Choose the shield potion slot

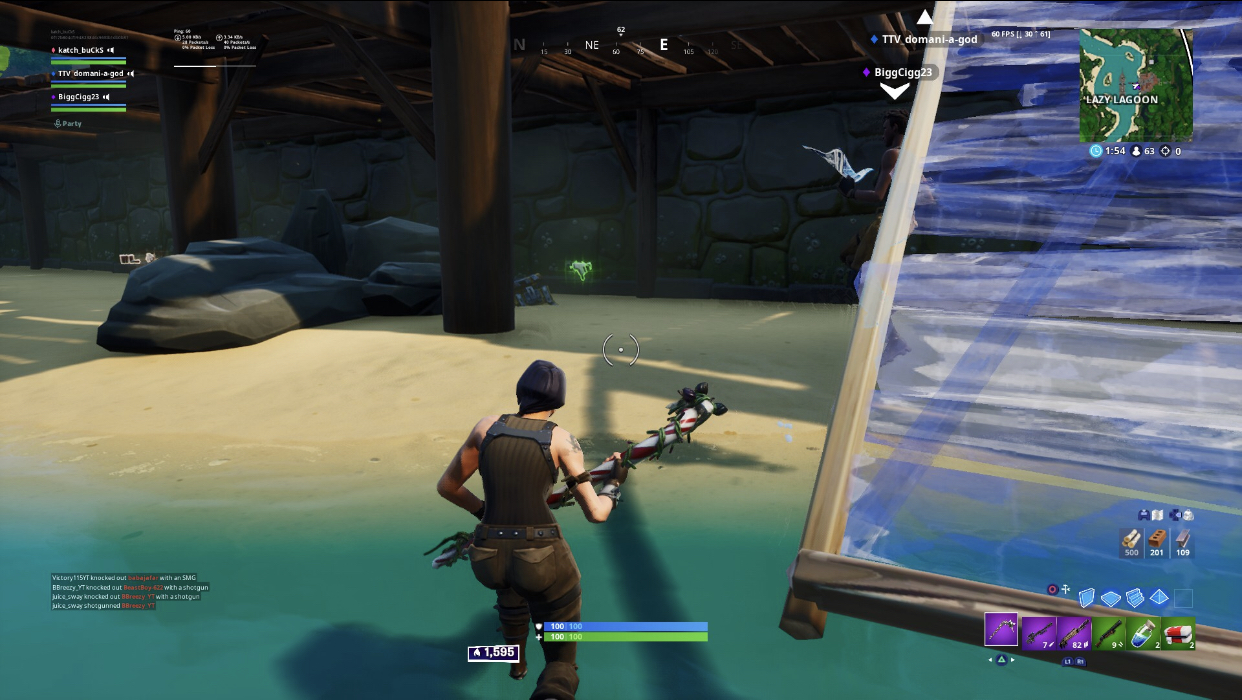point(1143,632)
